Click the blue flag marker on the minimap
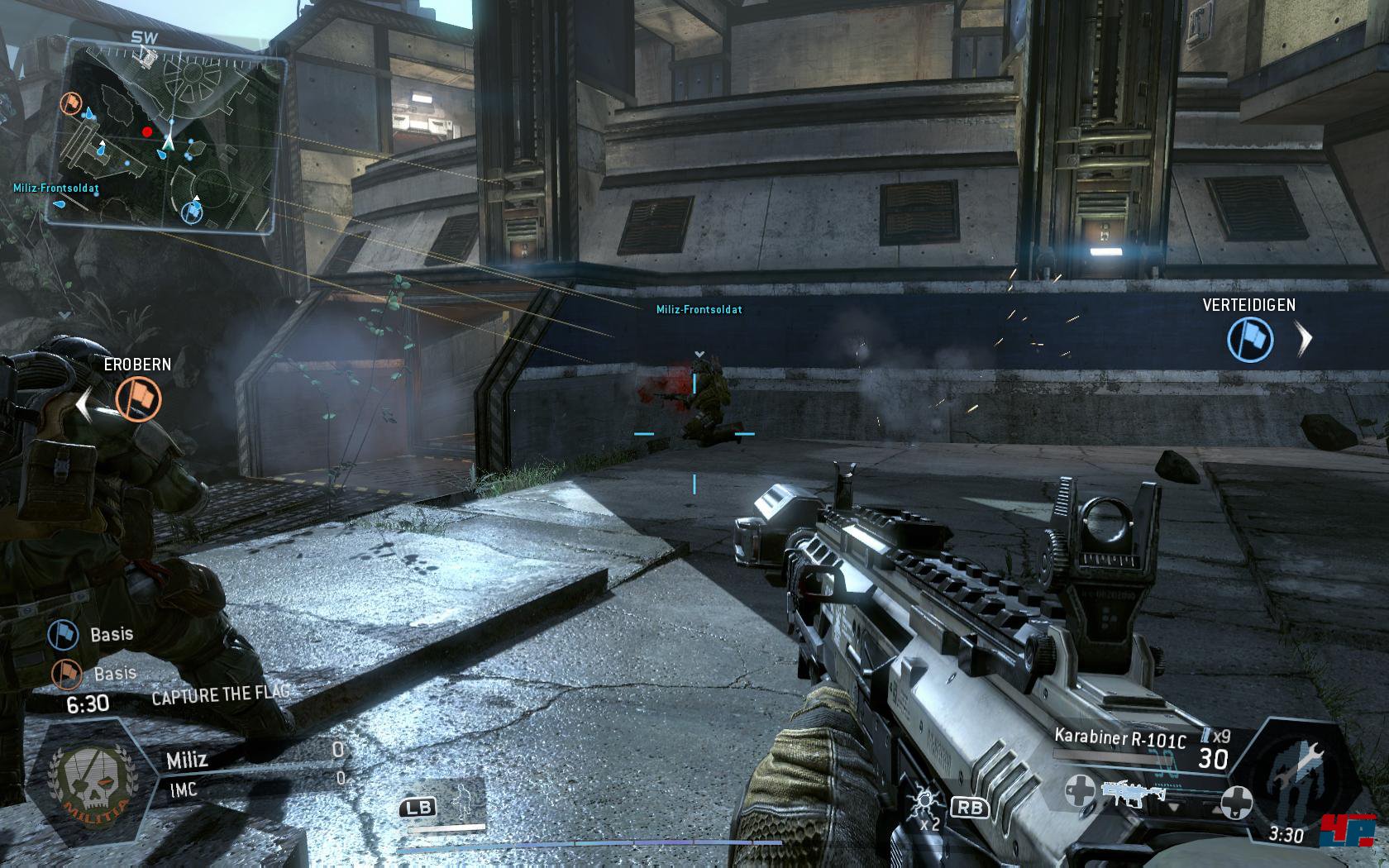Viewport: 1389px width, 868px height. (193, 212)
